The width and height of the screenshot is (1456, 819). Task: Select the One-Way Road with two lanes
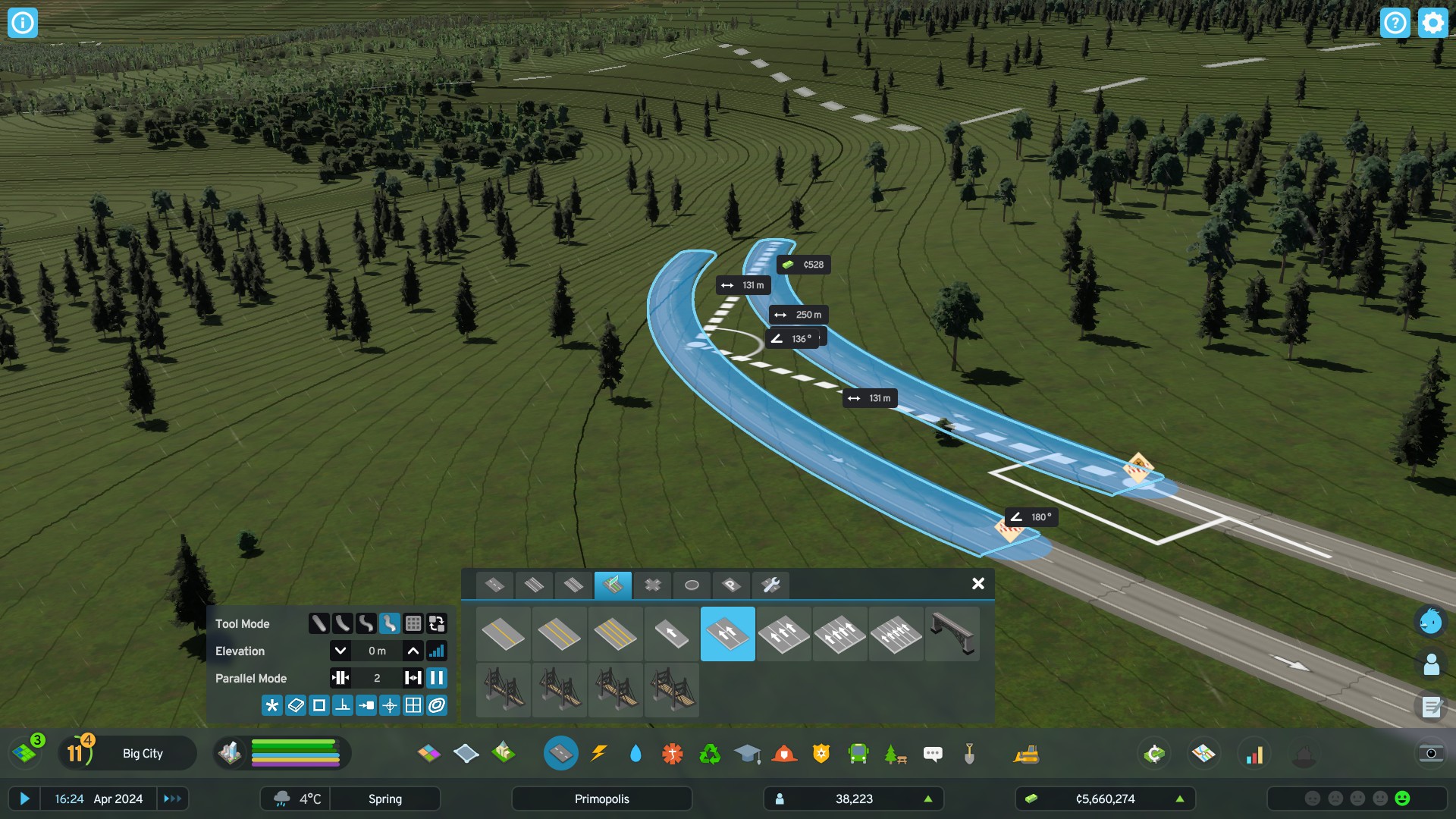pyautogui.click(x=728, y=635)
